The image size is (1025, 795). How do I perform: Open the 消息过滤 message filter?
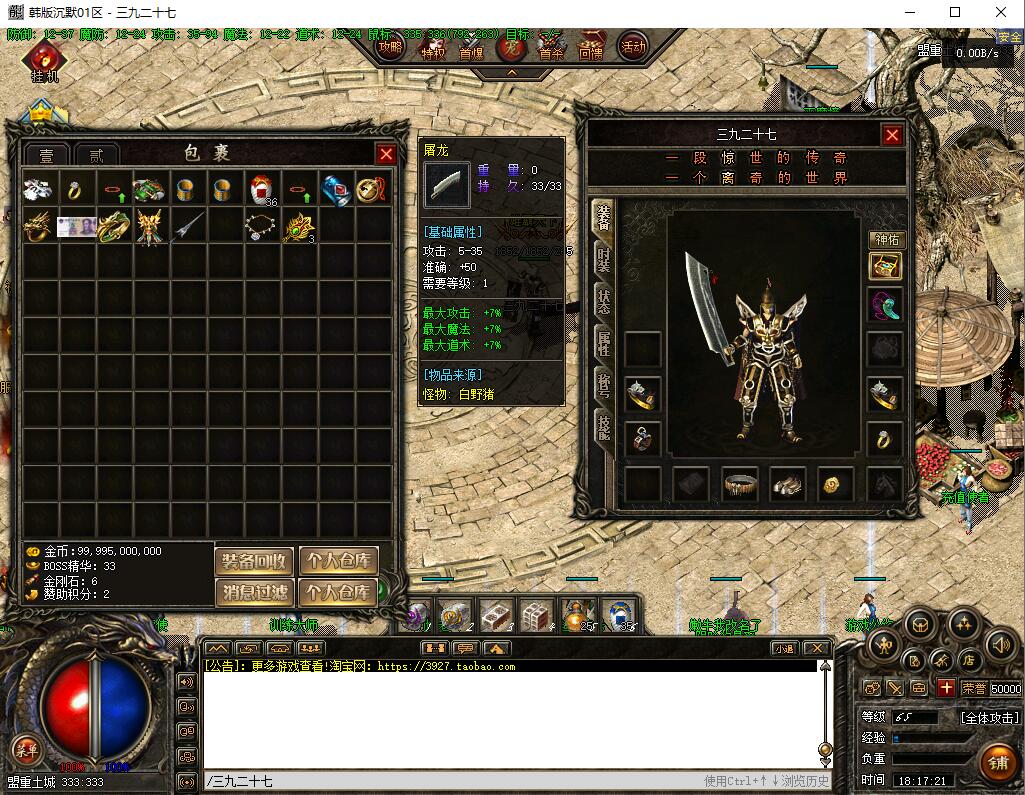tap(255, 592)
